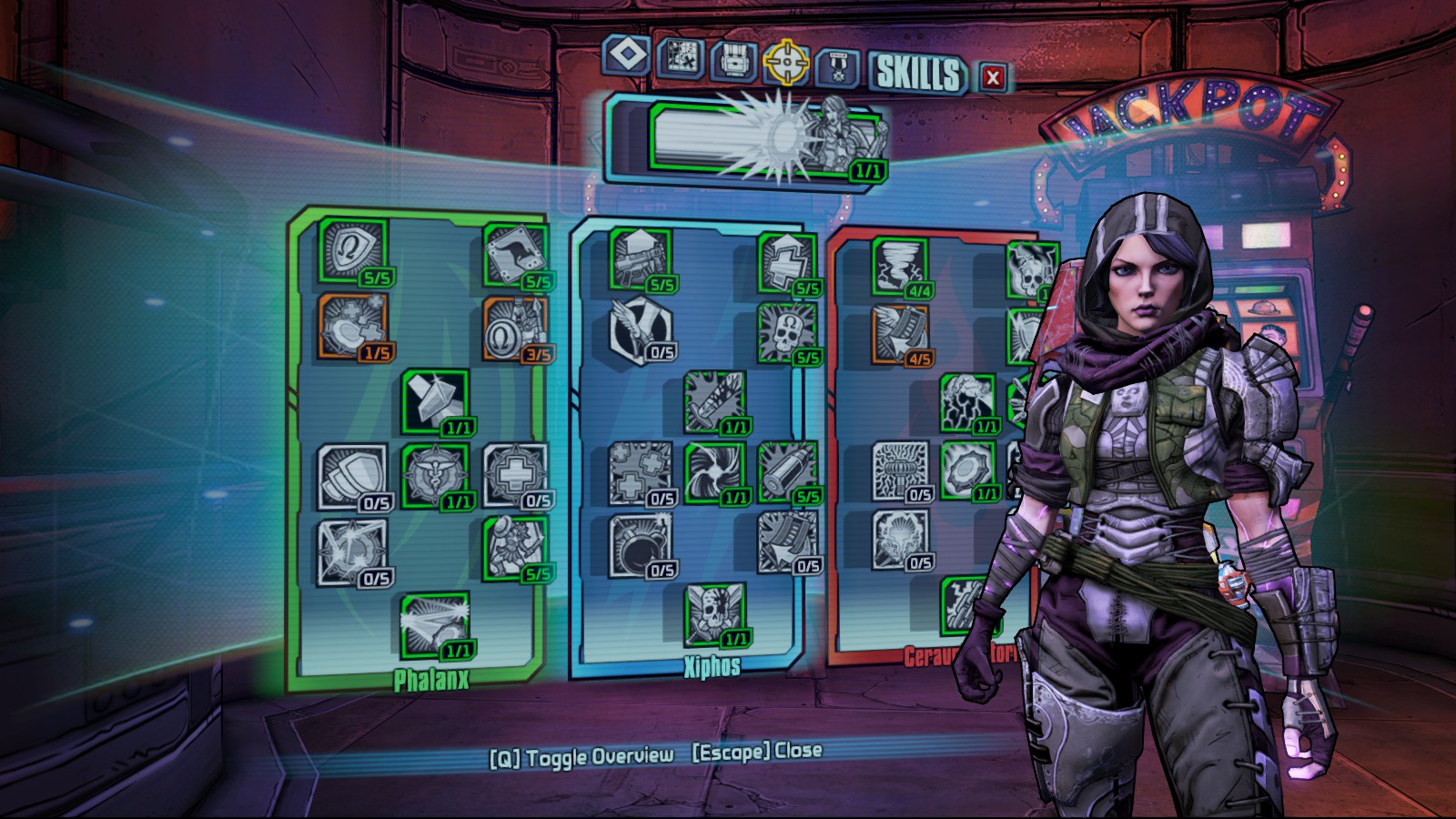Select the crosshair skills tab
Viewport: 1456px width, 819px height.
(786, 62)
